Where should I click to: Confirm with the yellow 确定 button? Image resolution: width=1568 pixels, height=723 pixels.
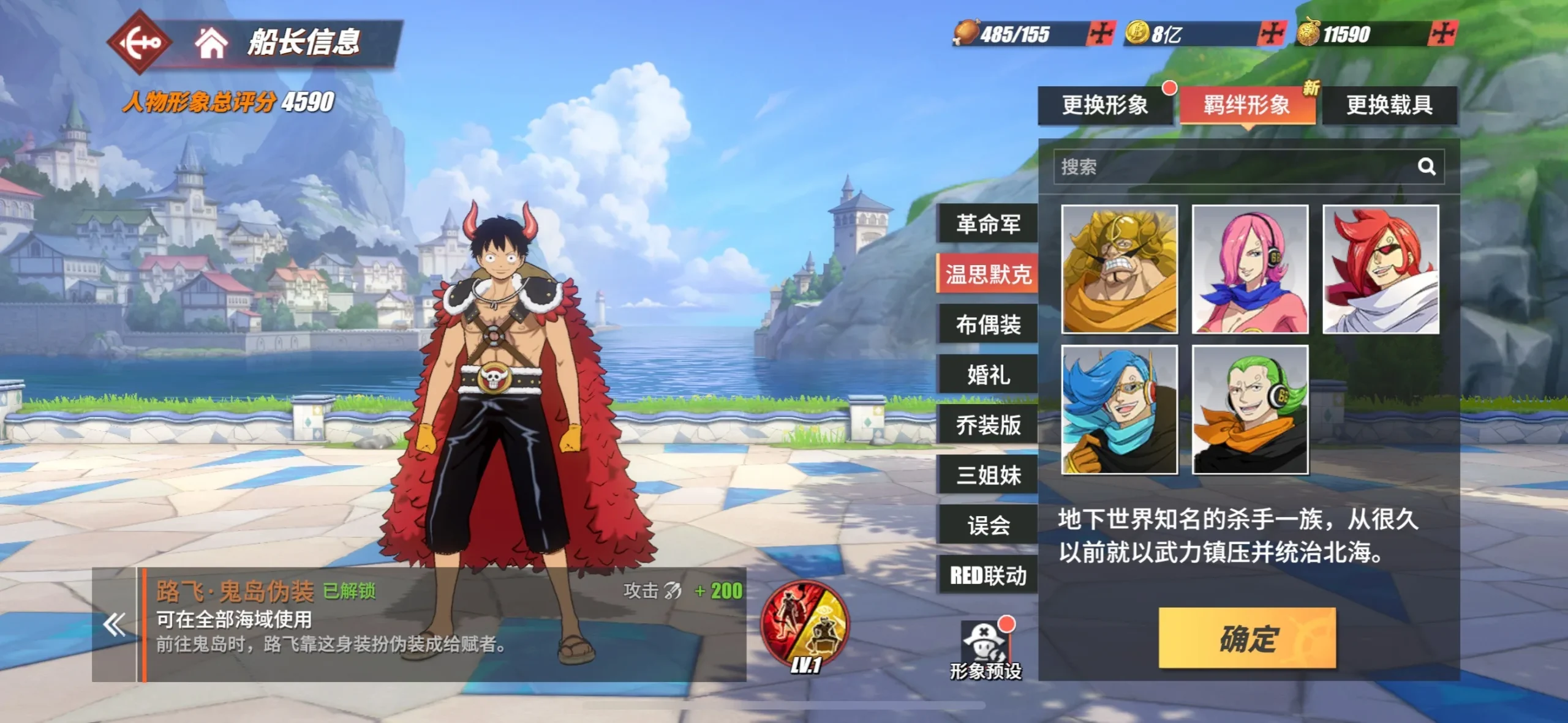[x=1247, y=638]
